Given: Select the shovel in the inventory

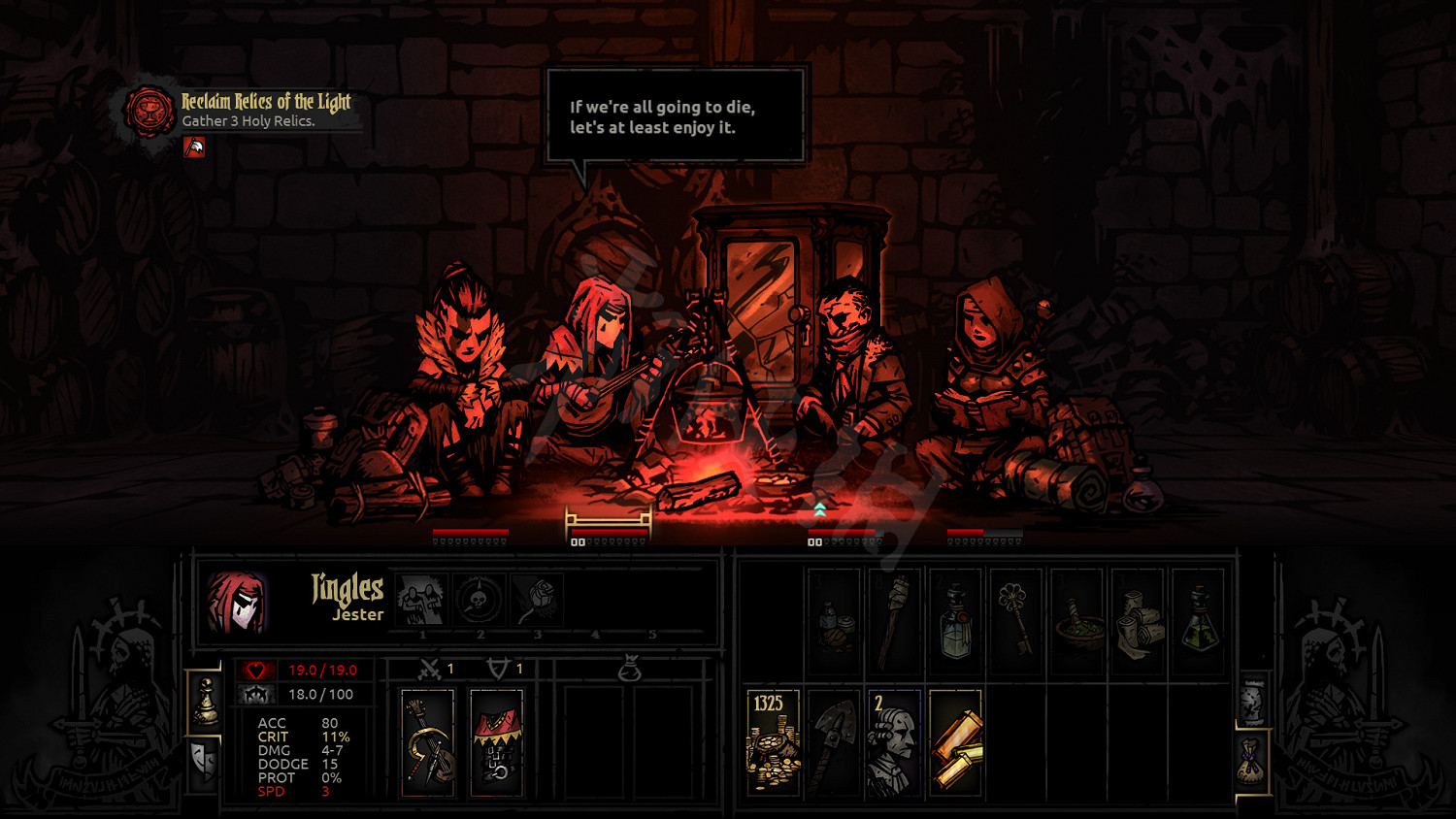Looking at the screenshot, I should click(x=834, y=742).
